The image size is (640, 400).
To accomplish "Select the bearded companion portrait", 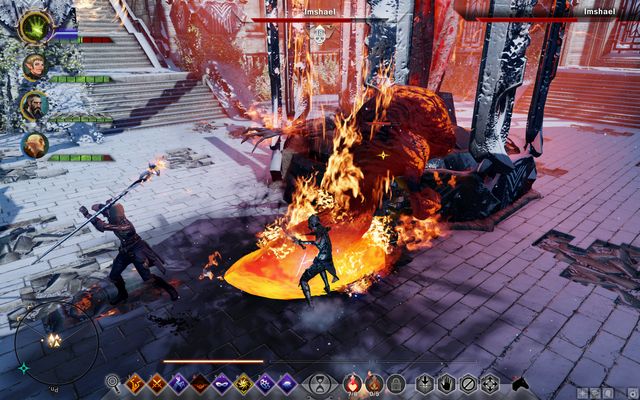I will coord(35,106).
